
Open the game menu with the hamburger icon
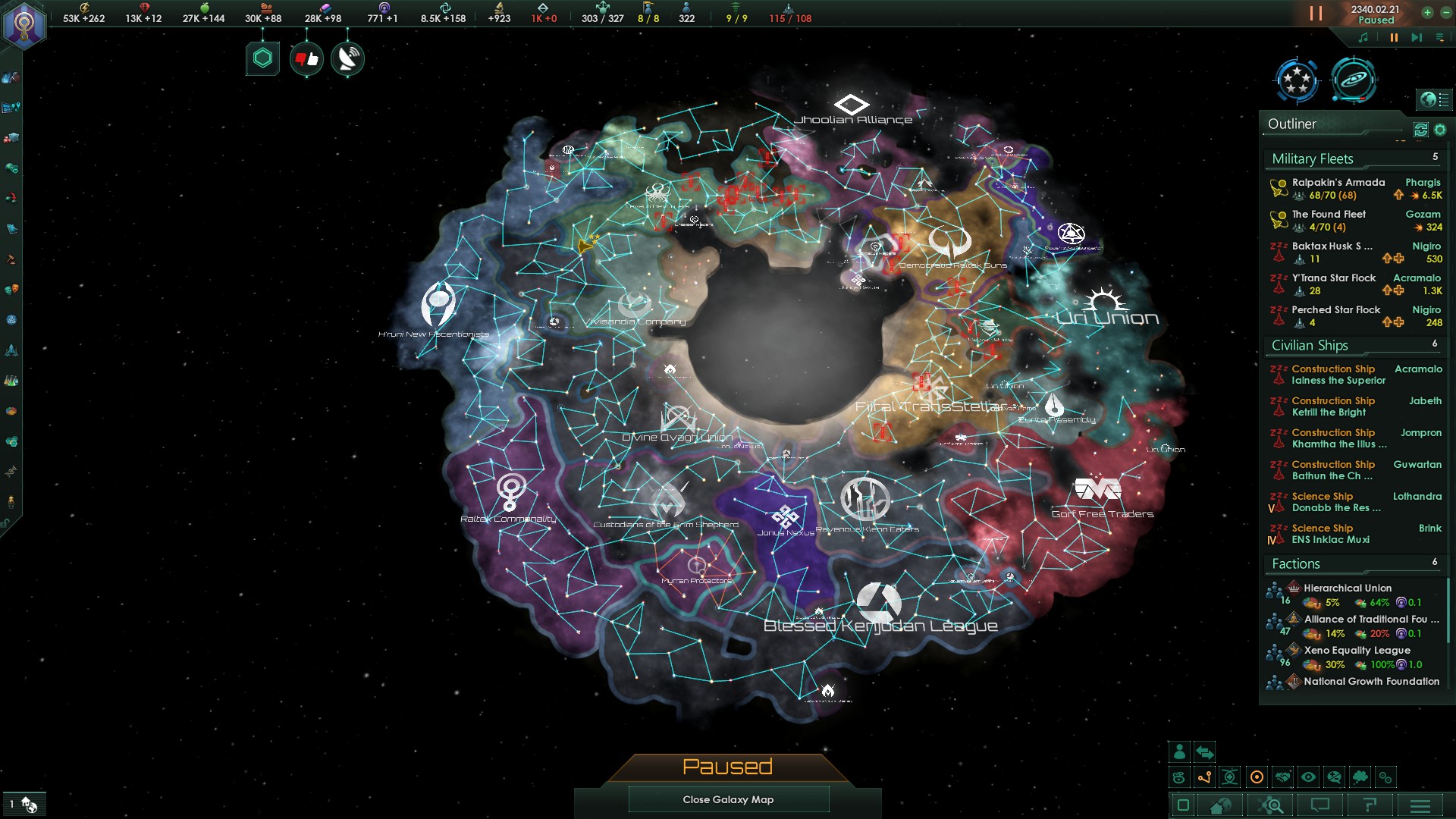coord(1420,805)
